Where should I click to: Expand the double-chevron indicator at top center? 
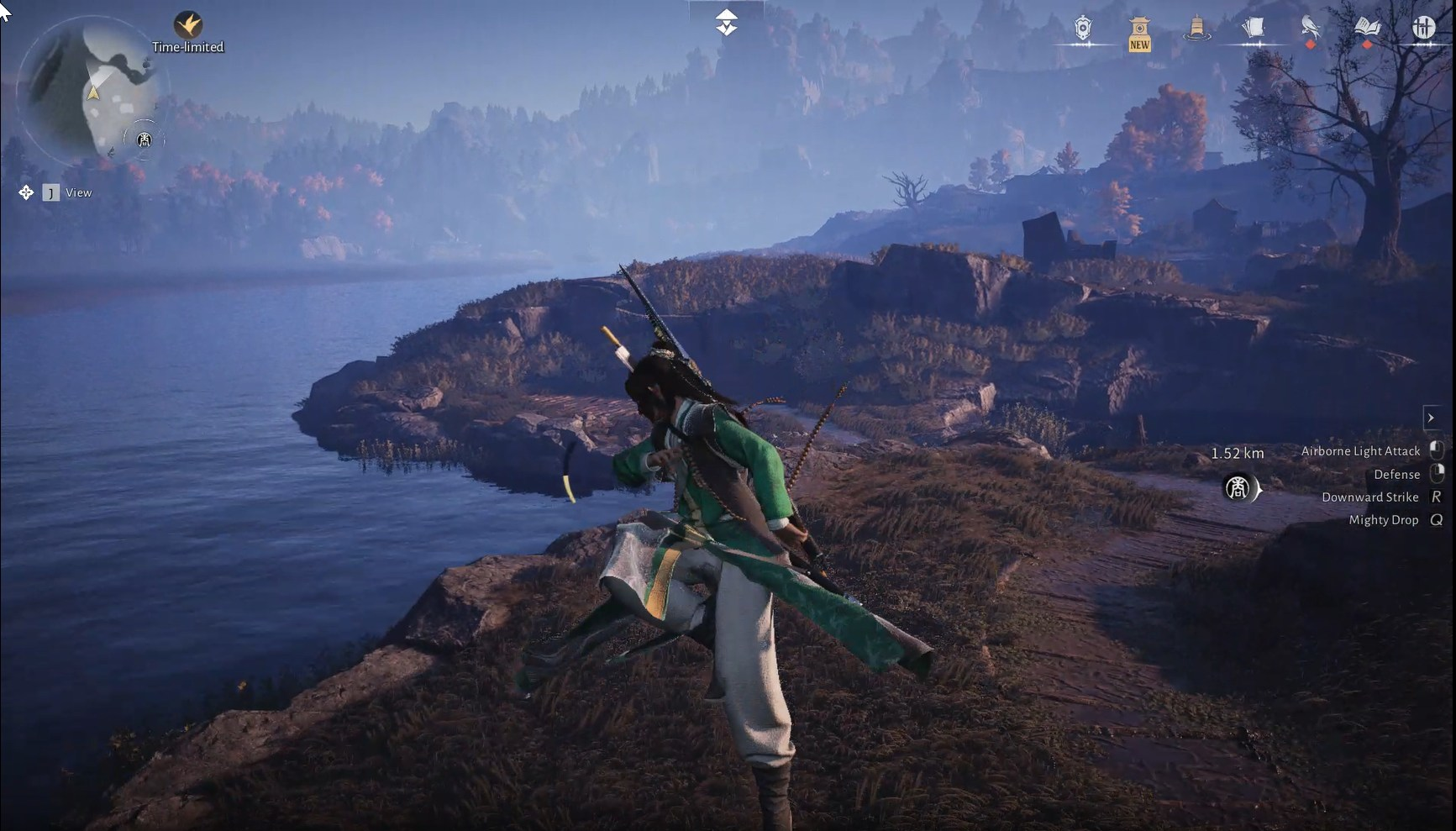coord(727,23)
